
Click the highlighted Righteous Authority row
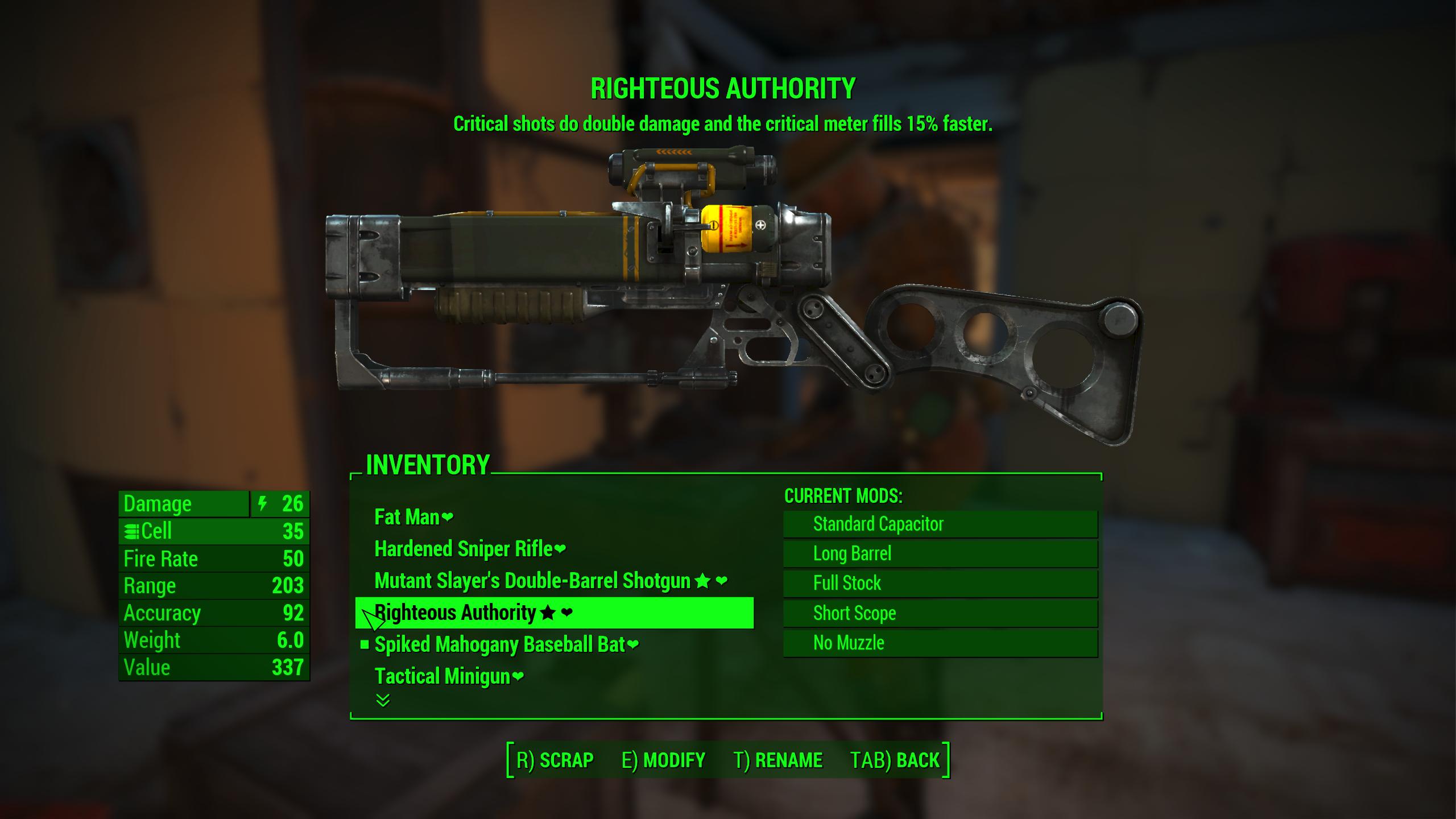point(554,613)
